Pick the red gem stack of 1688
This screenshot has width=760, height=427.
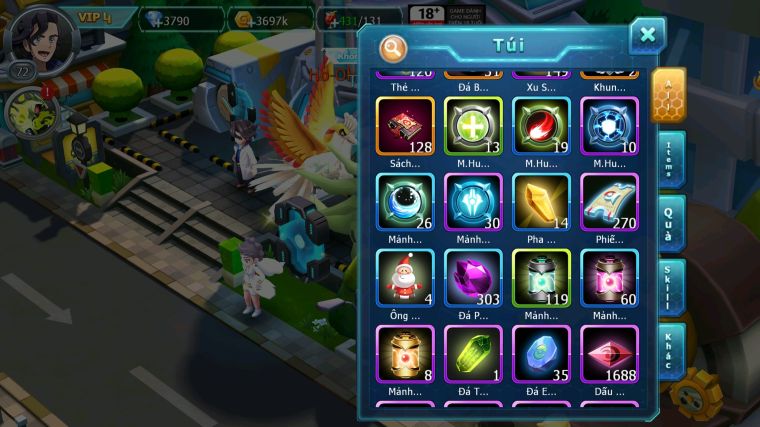[x=609, y=353]
